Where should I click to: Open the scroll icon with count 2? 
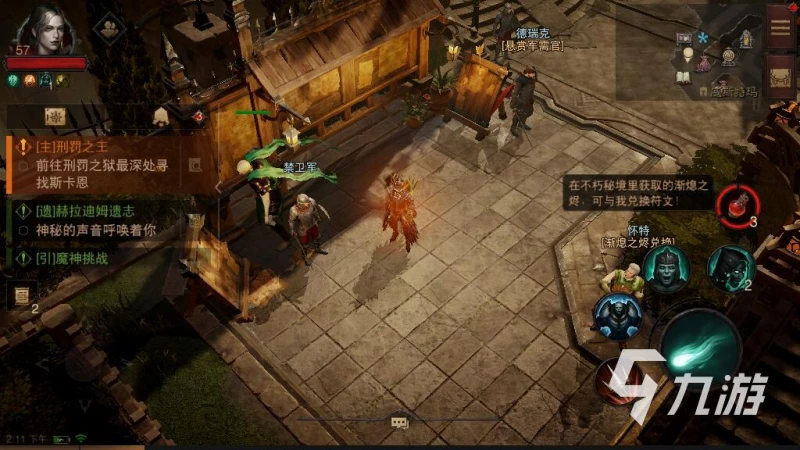21,294
